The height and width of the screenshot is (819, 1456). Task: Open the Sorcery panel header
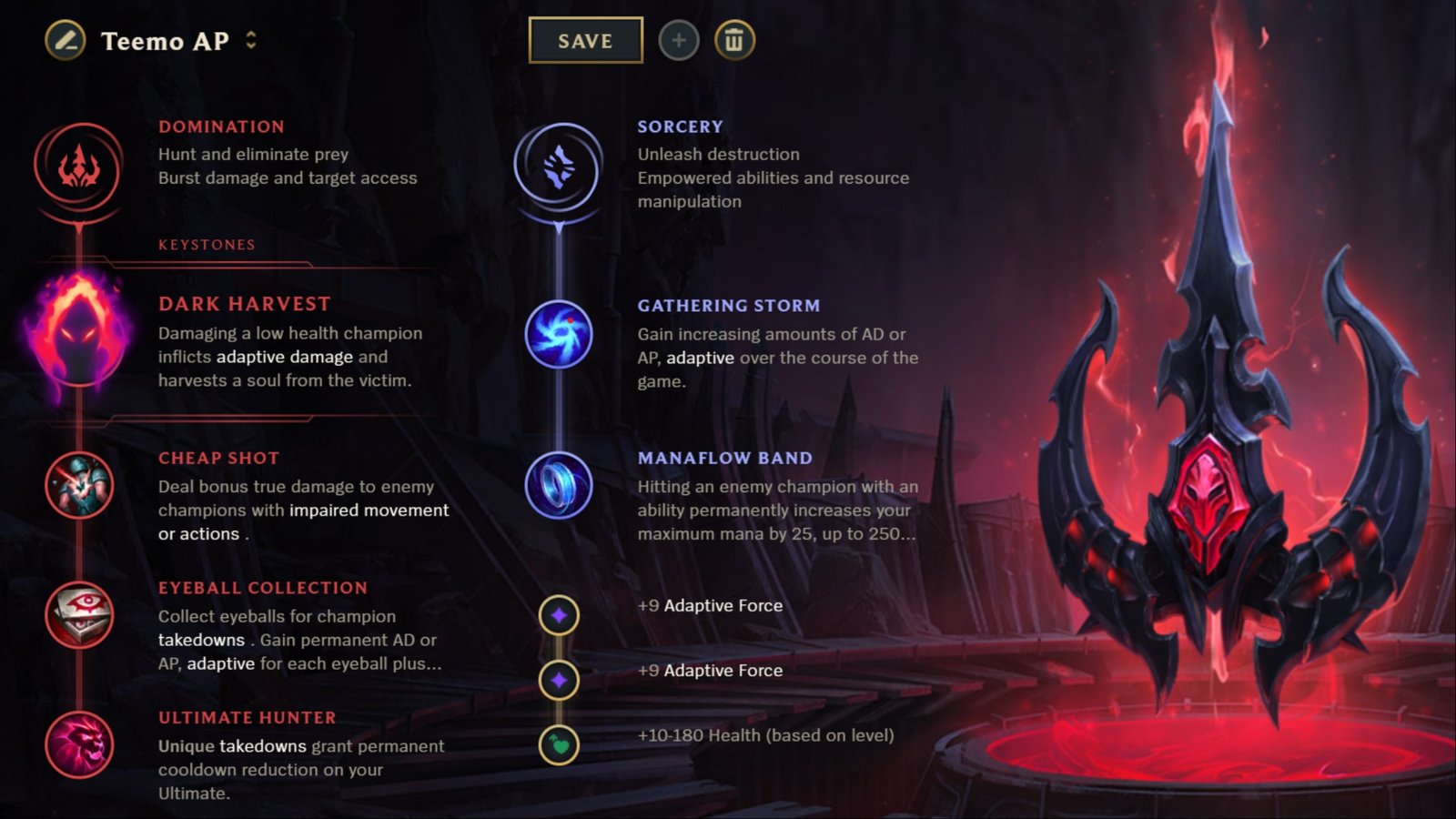click(680, 126)
